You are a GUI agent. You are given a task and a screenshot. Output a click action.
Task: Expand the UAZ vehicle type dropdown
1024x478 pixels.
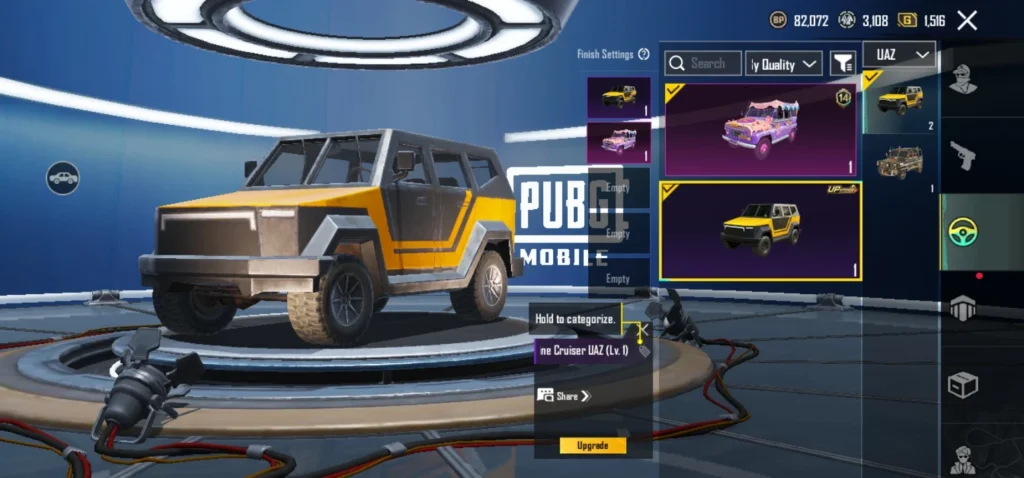pos(898,54)
